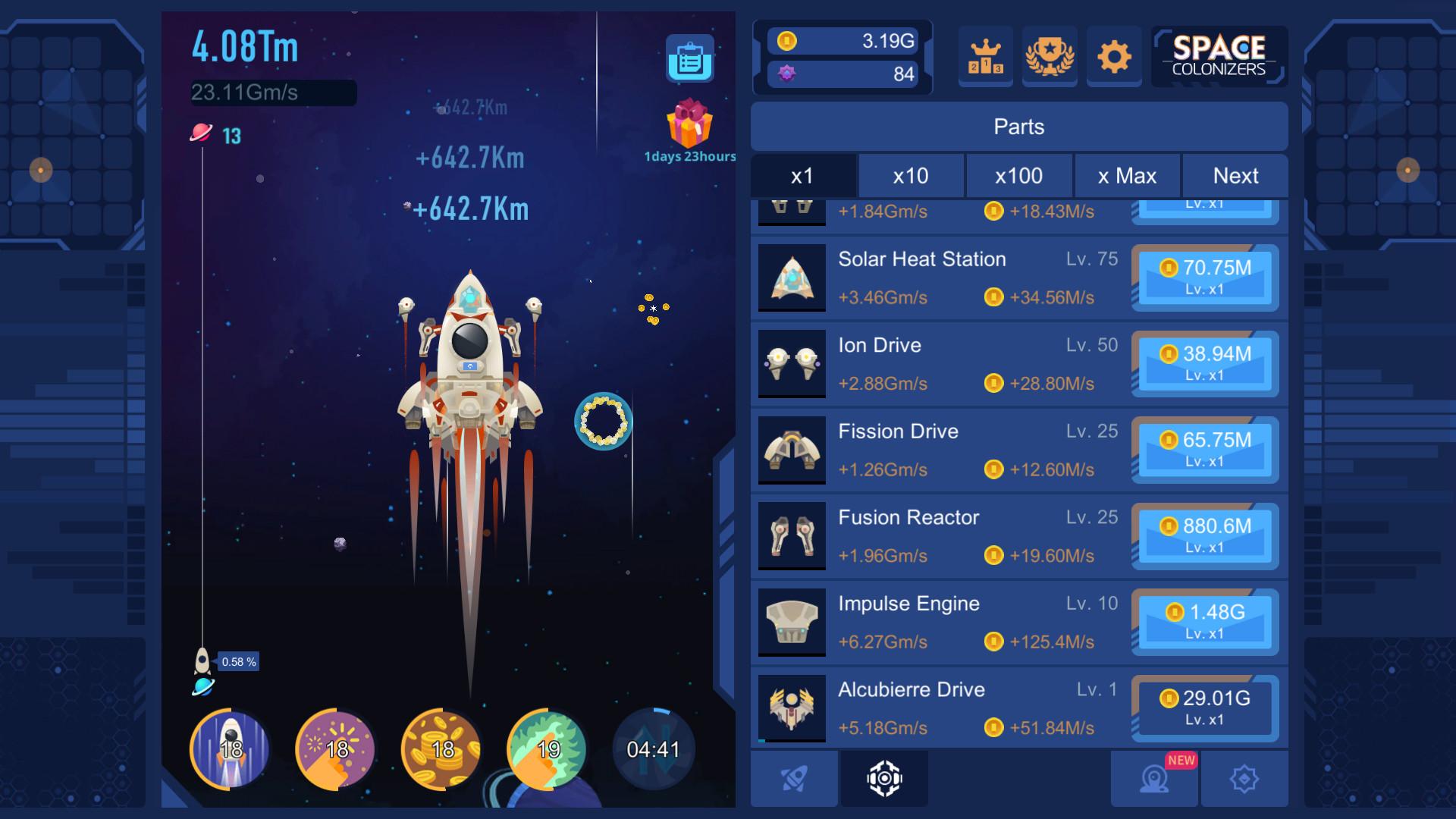
Task: Click the rocket progress marker at 0.58%
Action: click(x=202, y=661)
